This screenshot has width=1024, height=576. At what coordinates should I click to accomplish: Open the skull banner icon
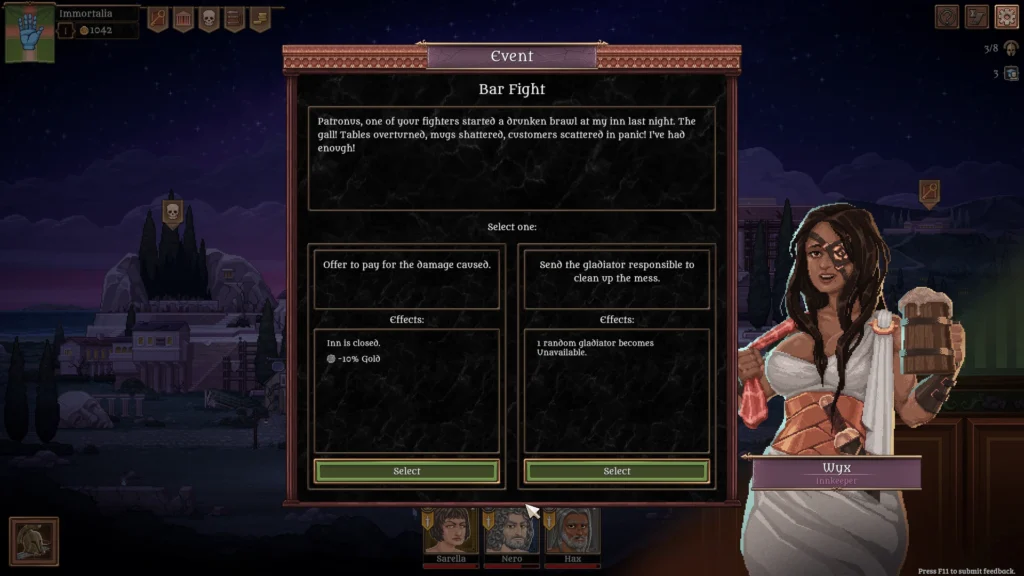coord(209,18)
